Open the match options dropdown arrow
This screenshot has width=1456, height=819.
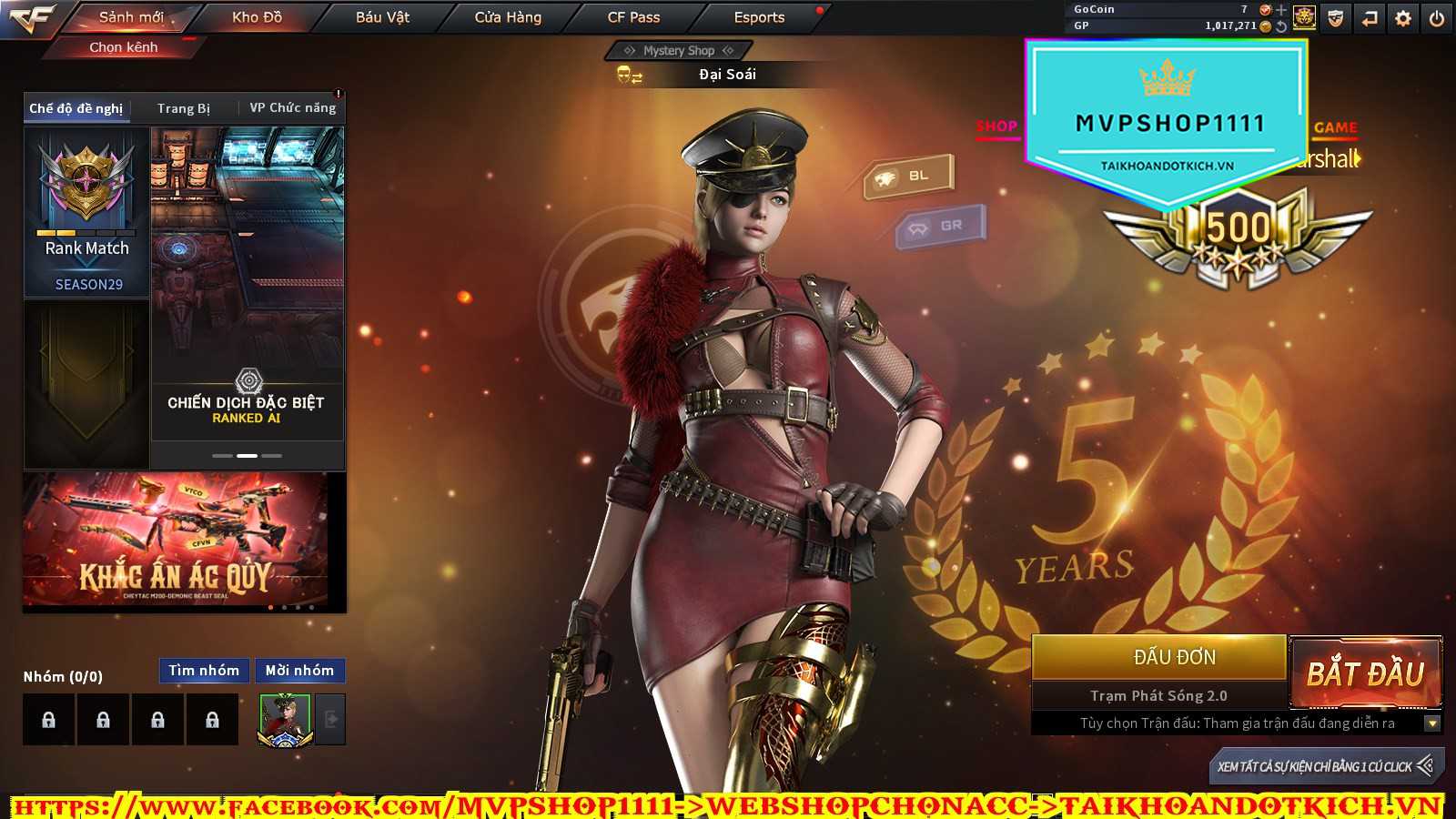pyautogui.click(x=1431, y=724)
